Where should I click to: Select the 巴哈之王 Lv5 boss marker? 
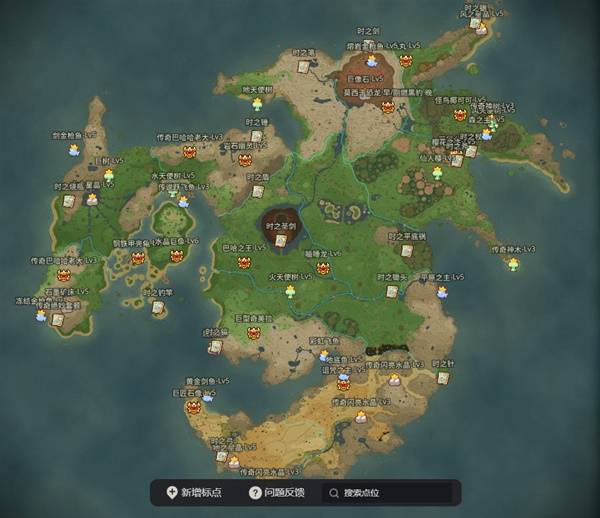click(242, 263)
